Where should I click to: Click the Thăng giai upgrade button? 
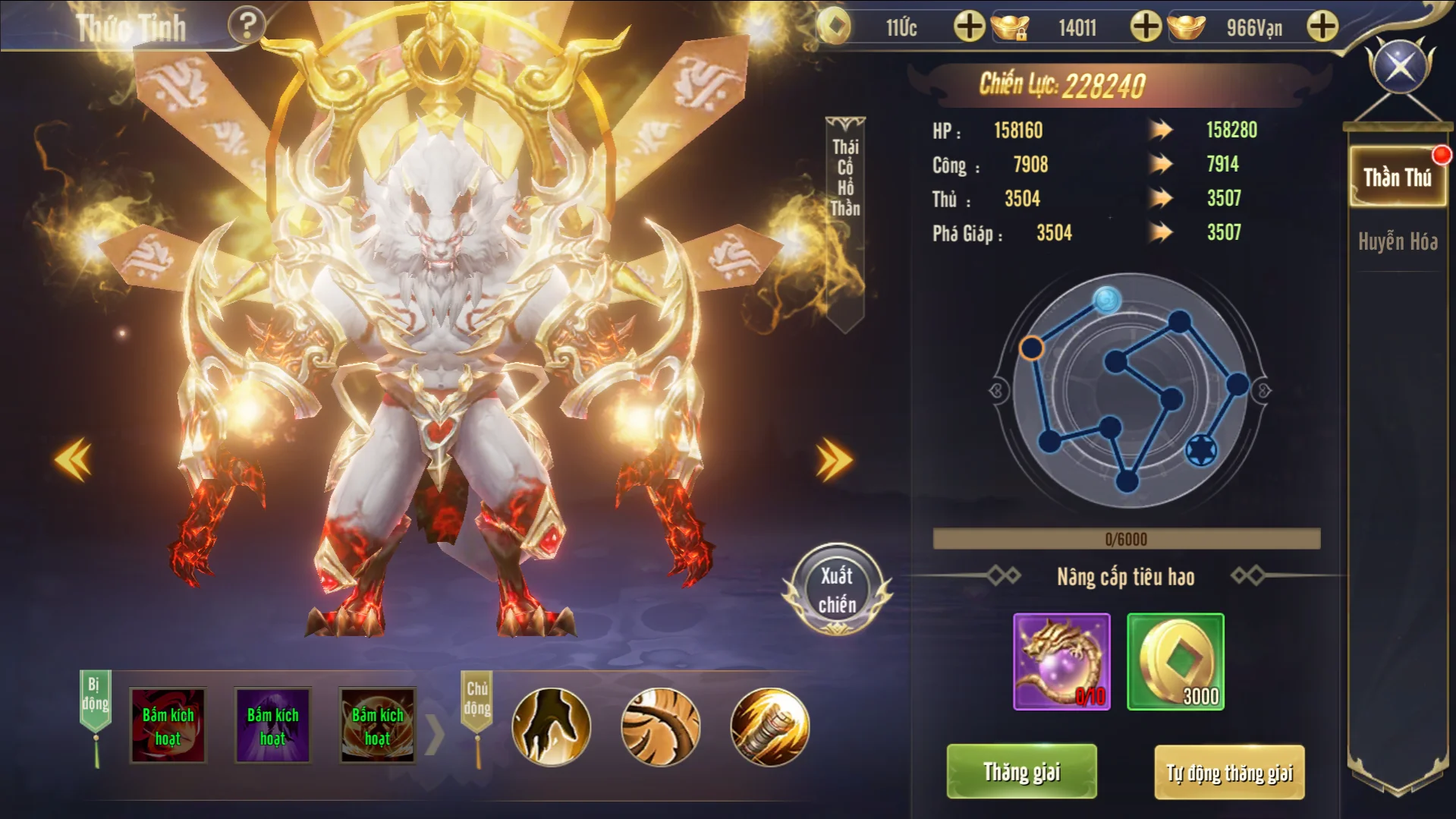[1021, 772]
